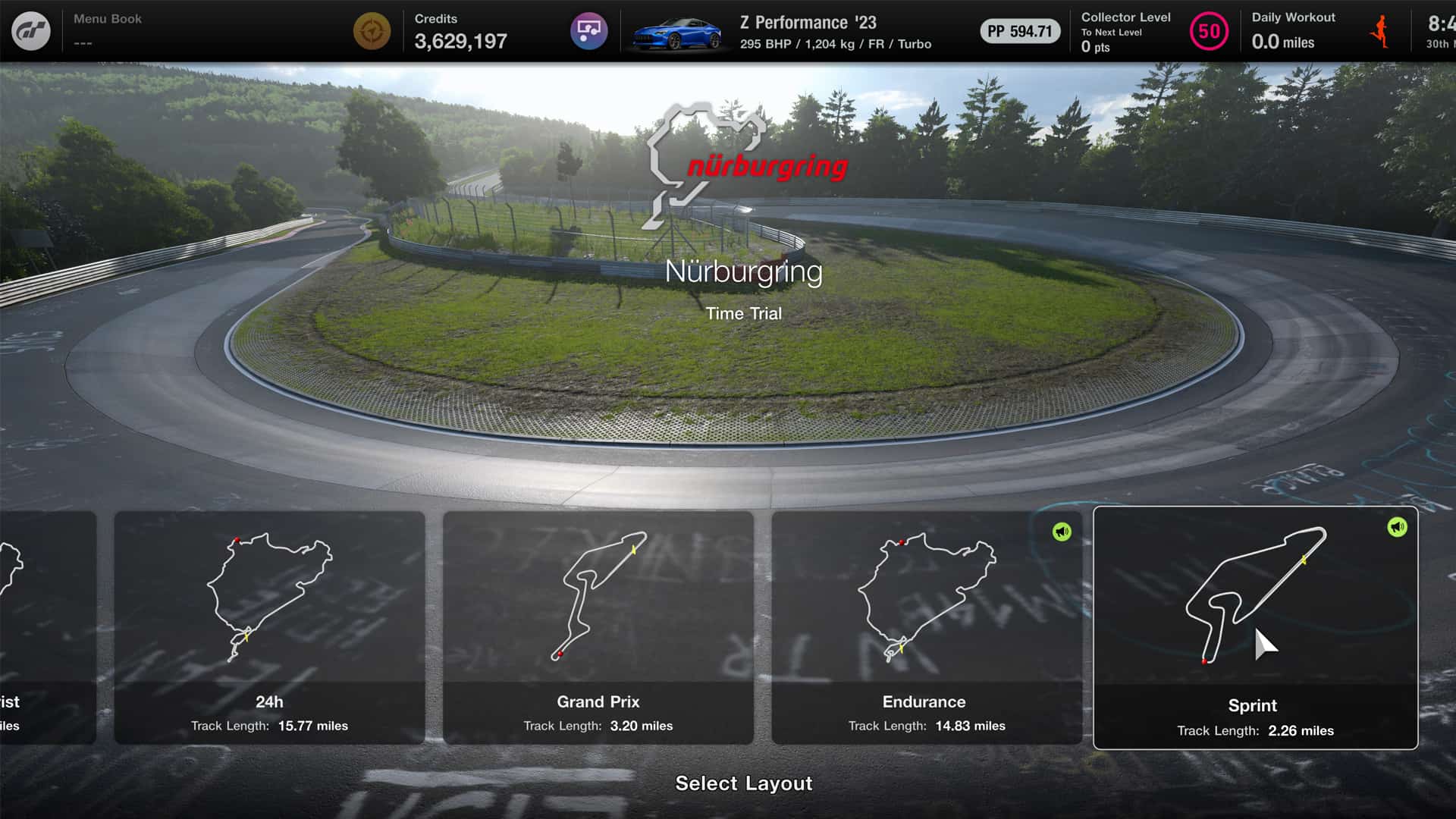Click the PP 594.71 performance badge
1456x819 pixels.
pos(1020,32)
